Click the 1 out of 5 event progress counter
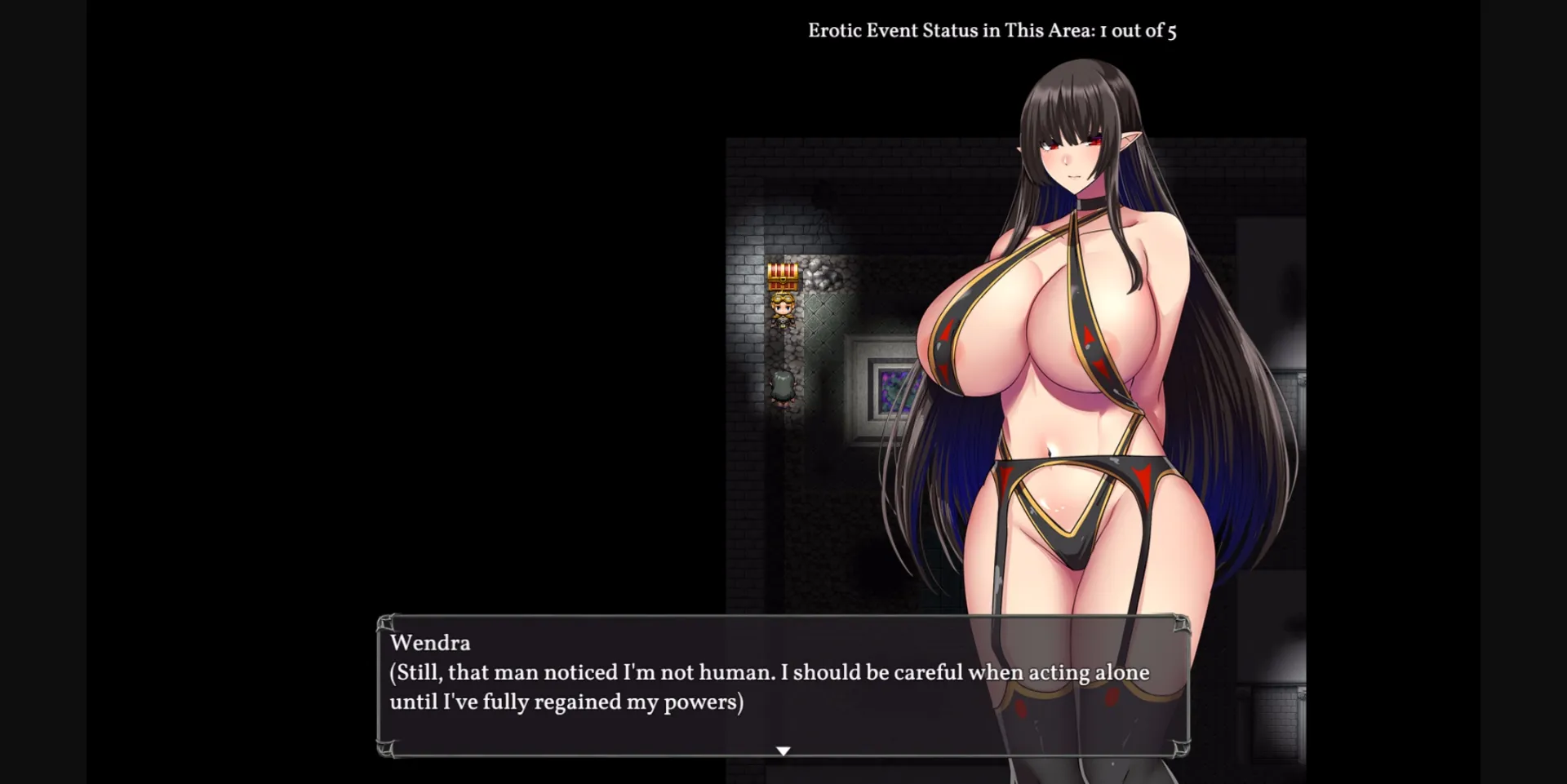 pyautogui.click(x=1139, y=30)
